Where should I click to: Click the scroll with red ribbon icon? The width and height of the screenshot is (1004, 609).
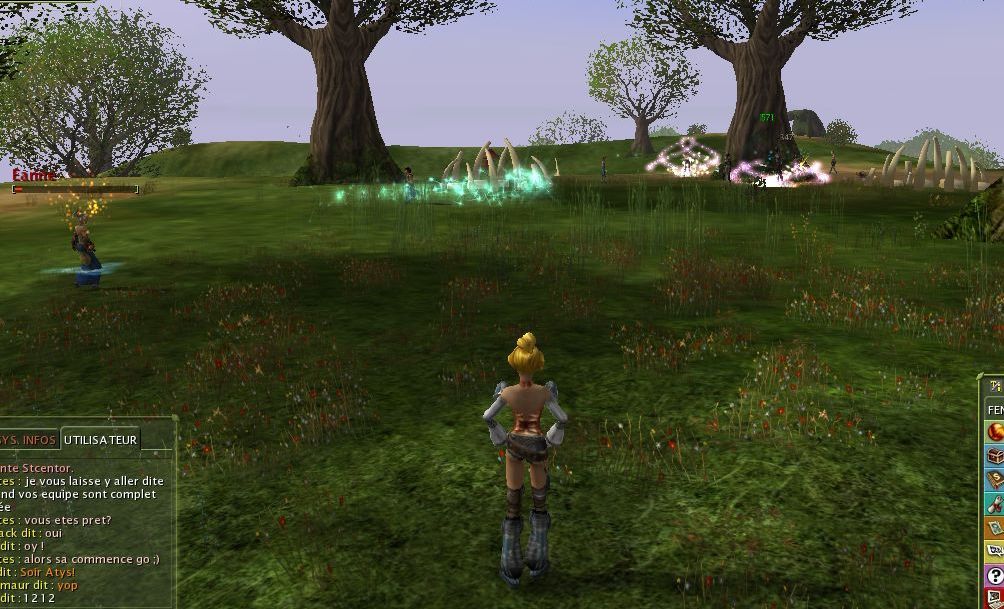995,504
